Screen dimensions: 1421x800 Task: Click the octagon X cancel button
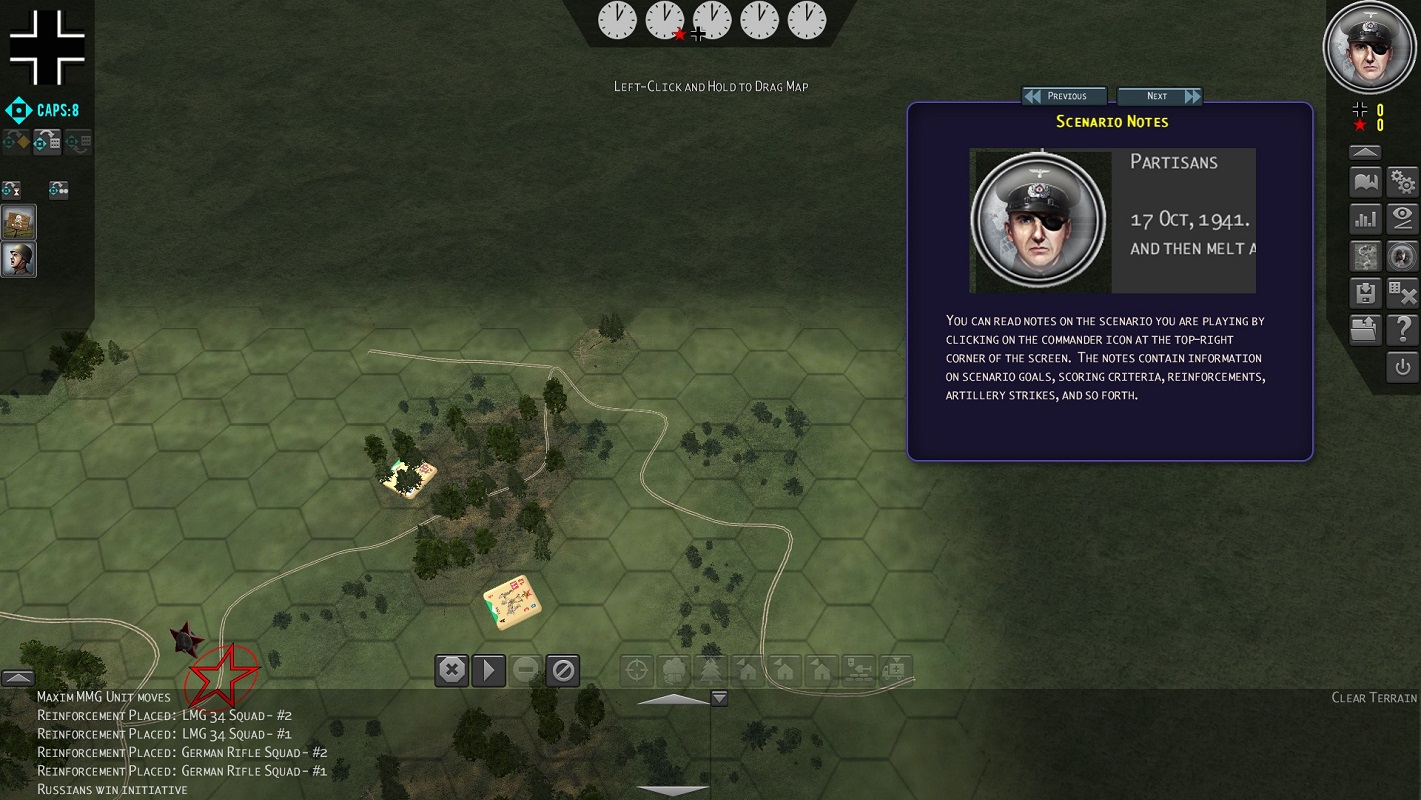click(x=452, y=669)
